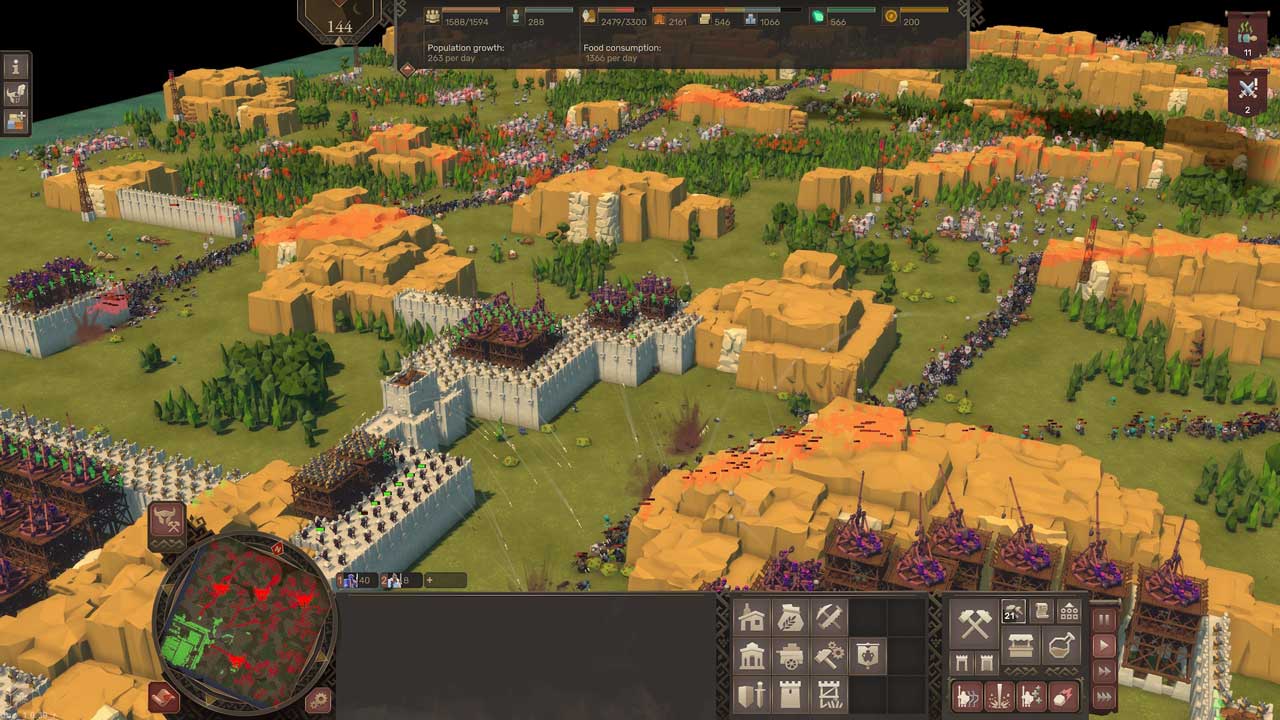Select the siege cart category
This screenshot has height=720, width=1280.
[790, 656]
